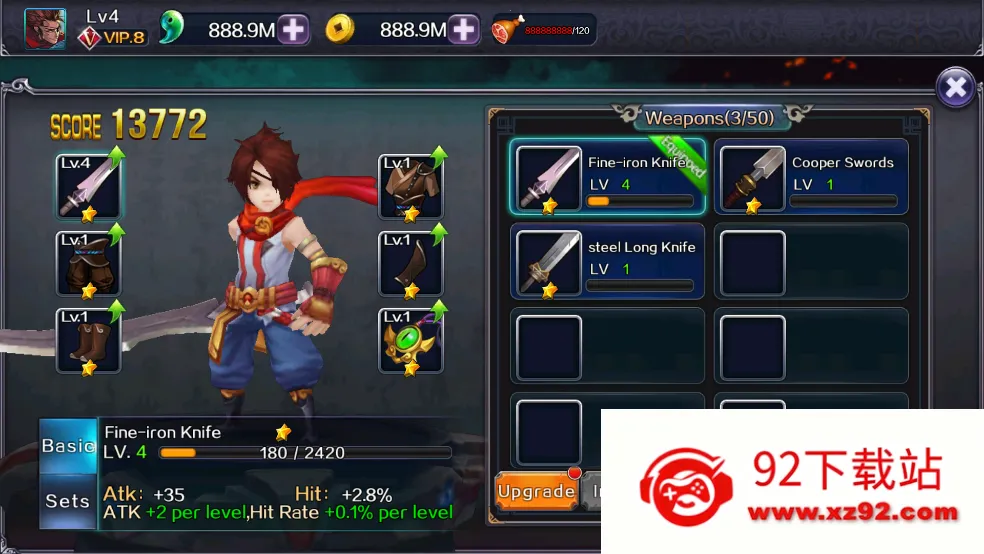Select the equipped sword weapon slot

click(88, 187)
